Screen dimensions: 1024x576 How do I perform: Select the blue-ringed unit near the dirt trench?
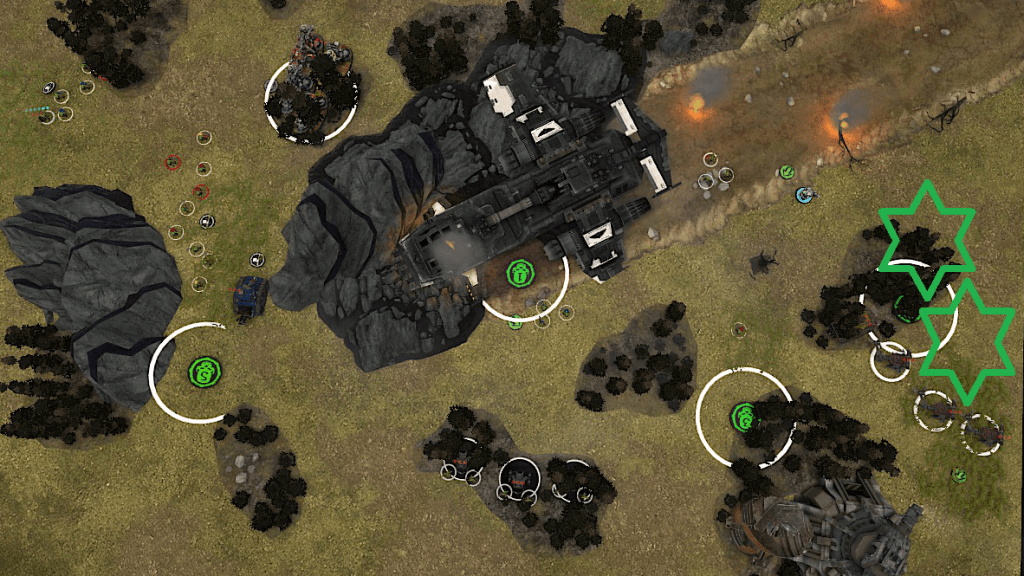tap(802, 194)
